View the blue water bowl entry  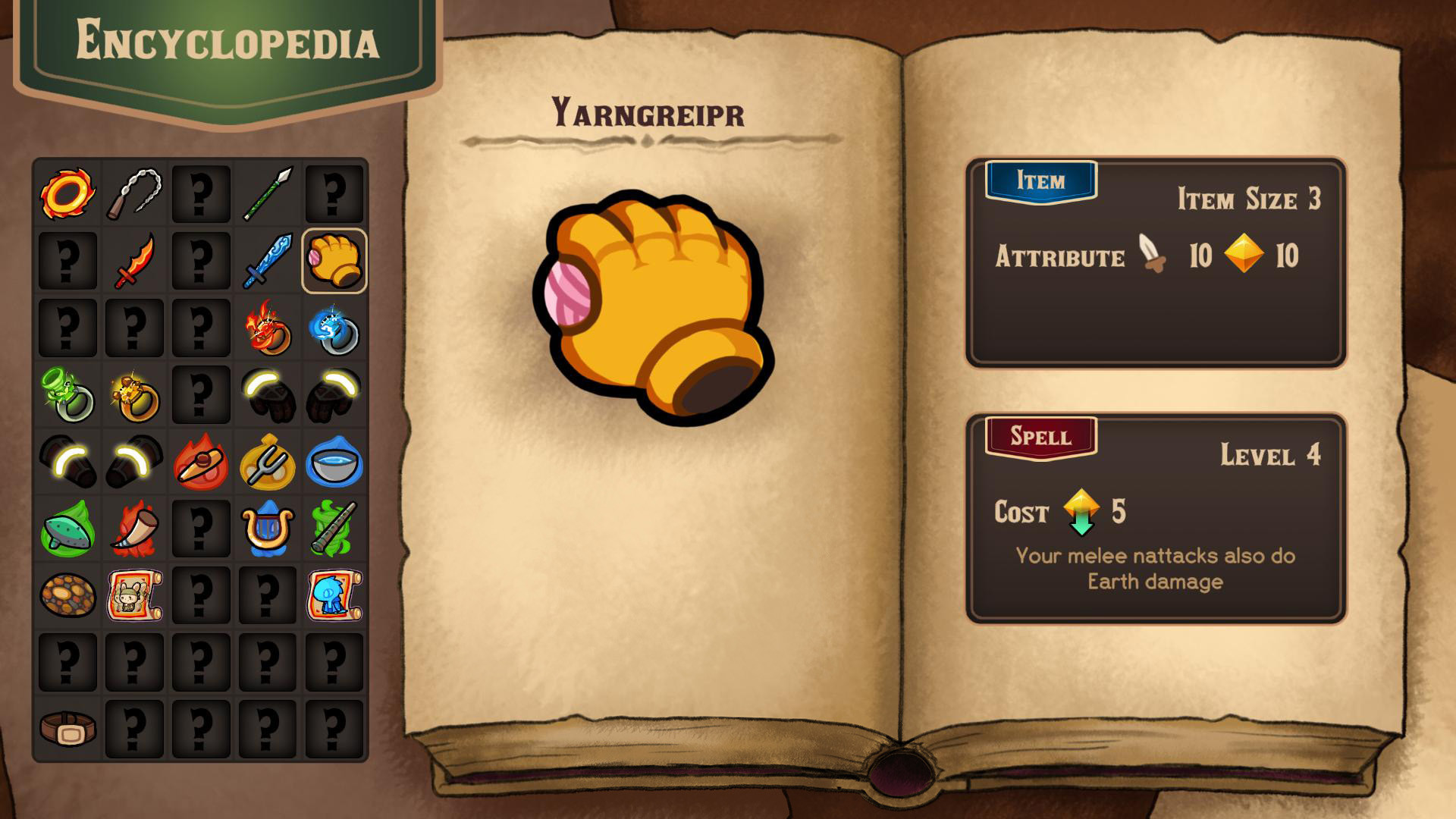[334, 463]
